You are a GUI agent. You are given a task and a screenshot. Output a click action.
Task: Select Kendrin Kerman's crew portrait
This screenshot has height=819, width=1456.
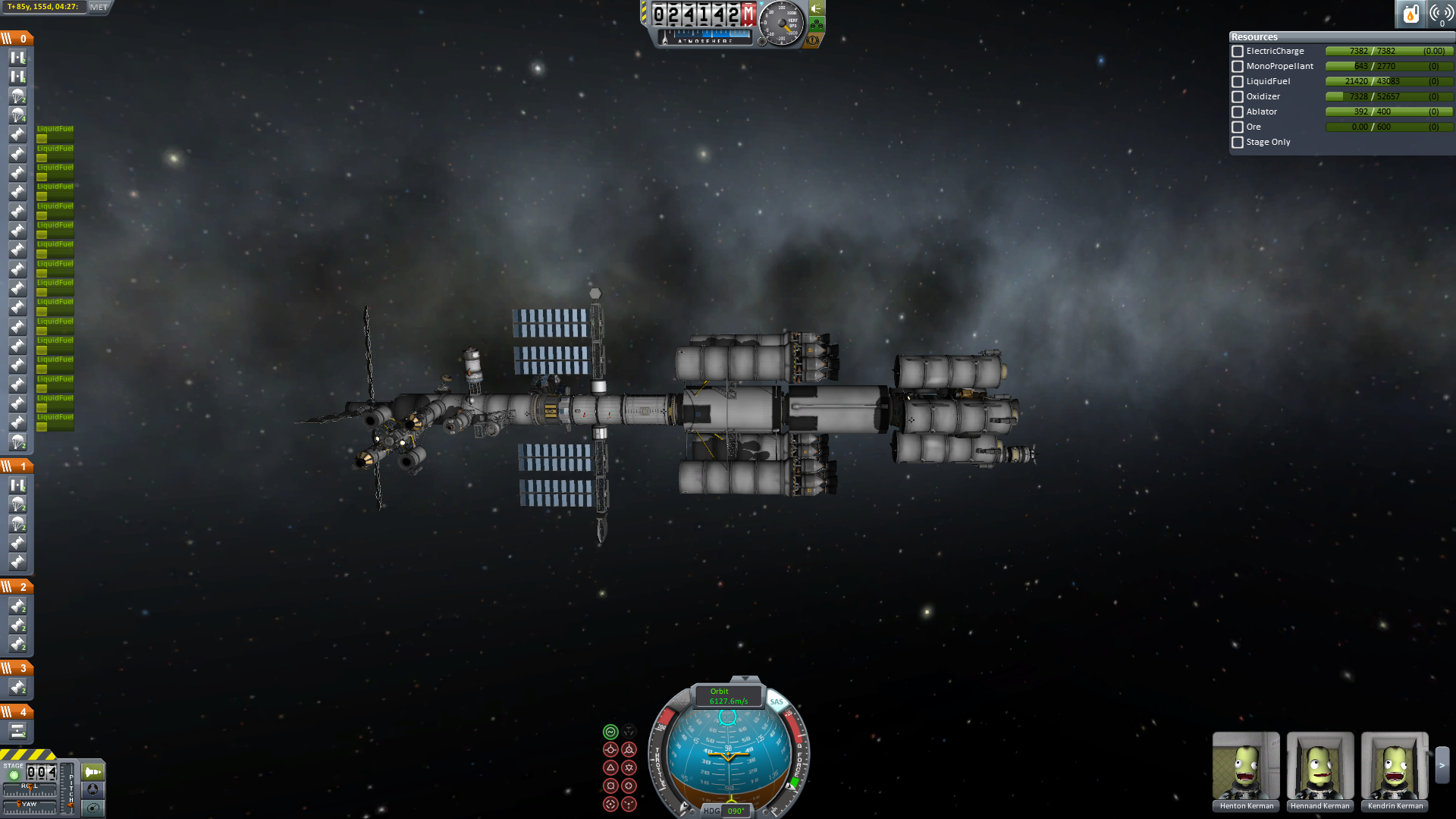click(1395, 766)
